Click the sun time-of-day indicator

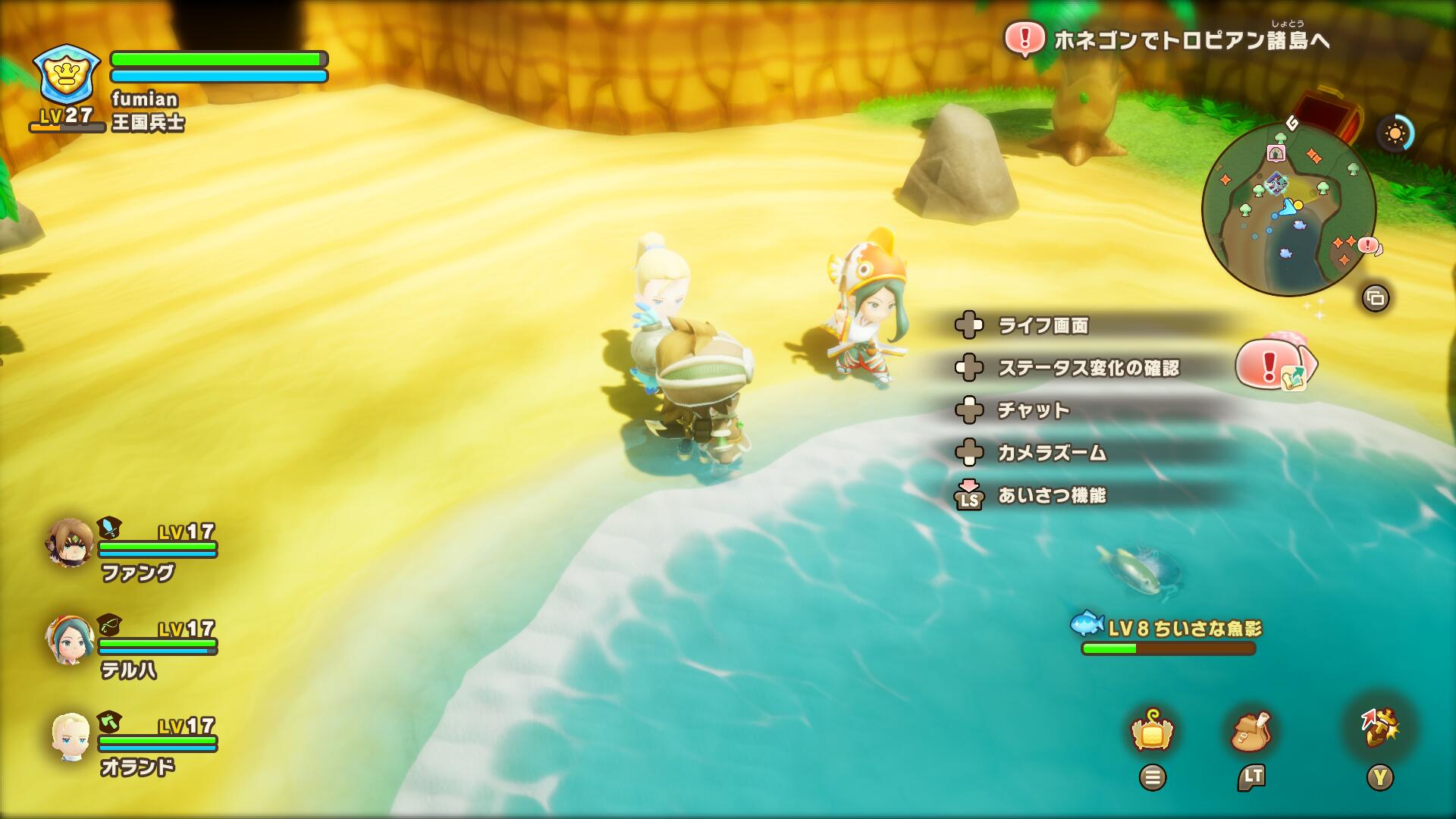click(1395, 134)
